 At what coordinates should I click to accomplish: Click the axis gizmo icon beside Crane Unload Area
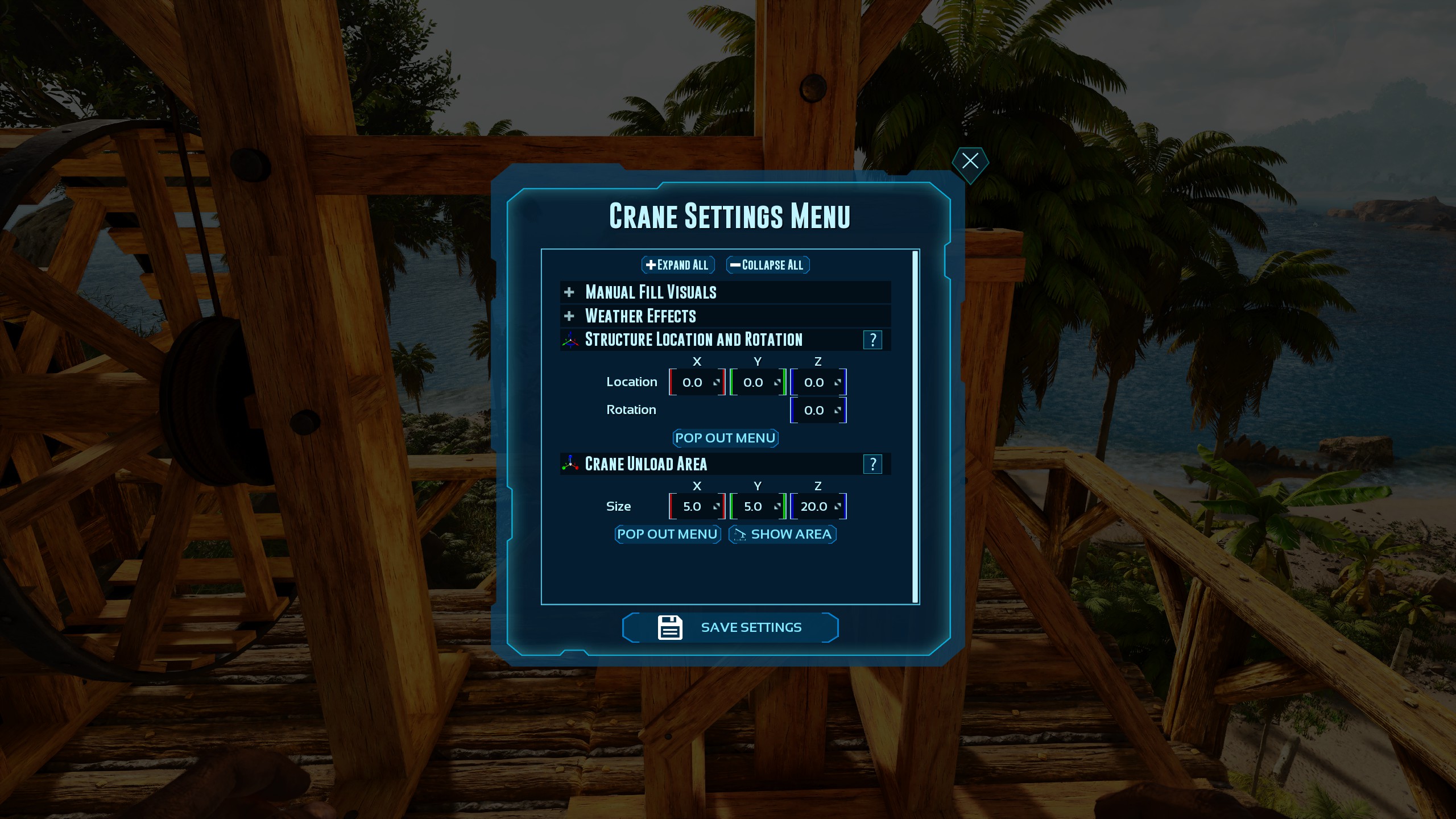(569, 464)
